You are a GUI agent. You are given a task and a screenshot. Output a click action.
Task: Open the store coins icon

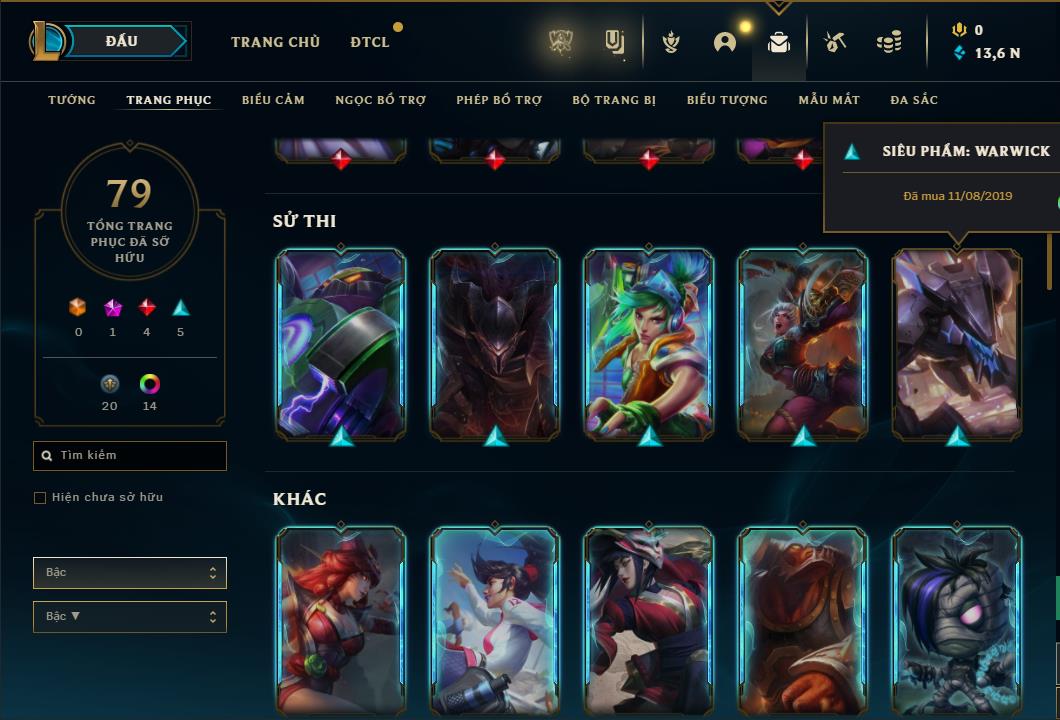pyautogui.click(x=888, y=42)
